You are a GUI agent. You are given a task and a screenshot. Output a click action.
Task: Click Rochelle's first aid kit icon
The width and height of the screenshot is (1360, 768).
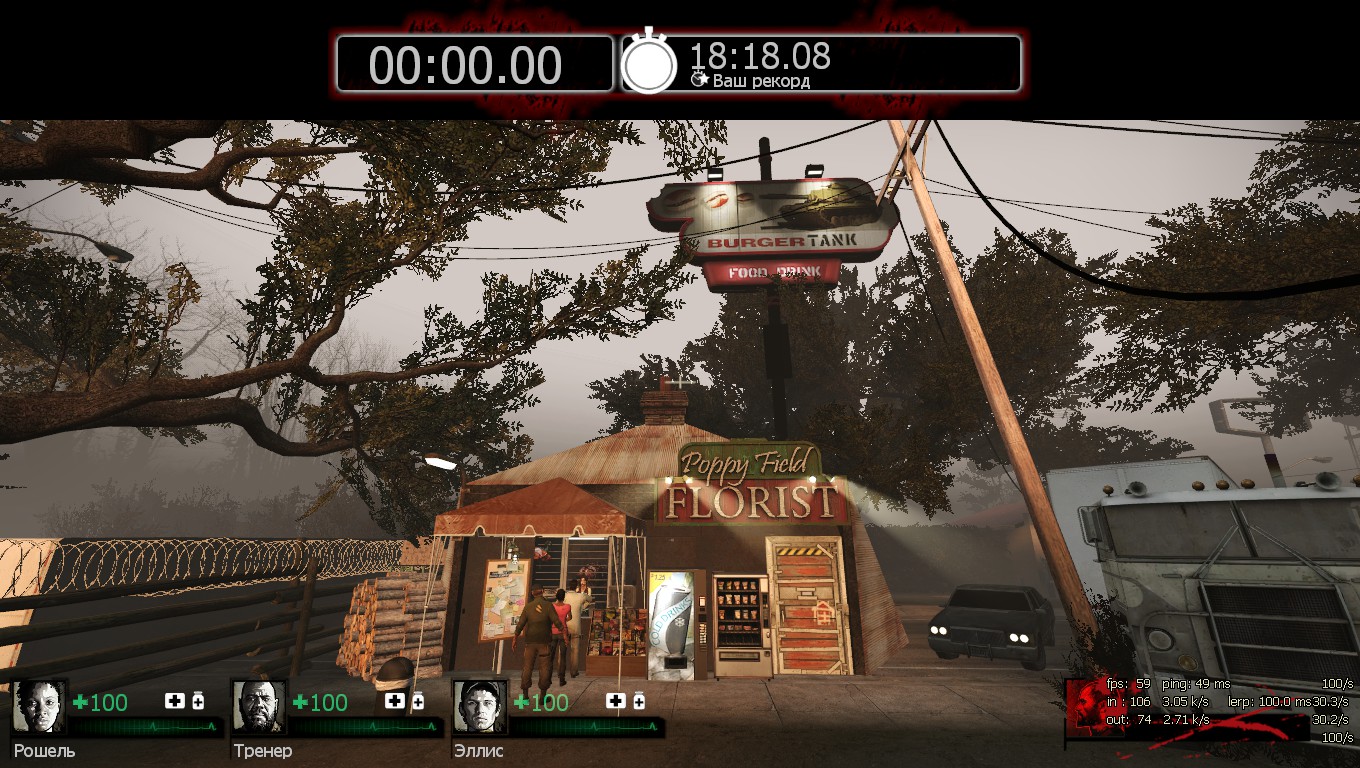175,701
